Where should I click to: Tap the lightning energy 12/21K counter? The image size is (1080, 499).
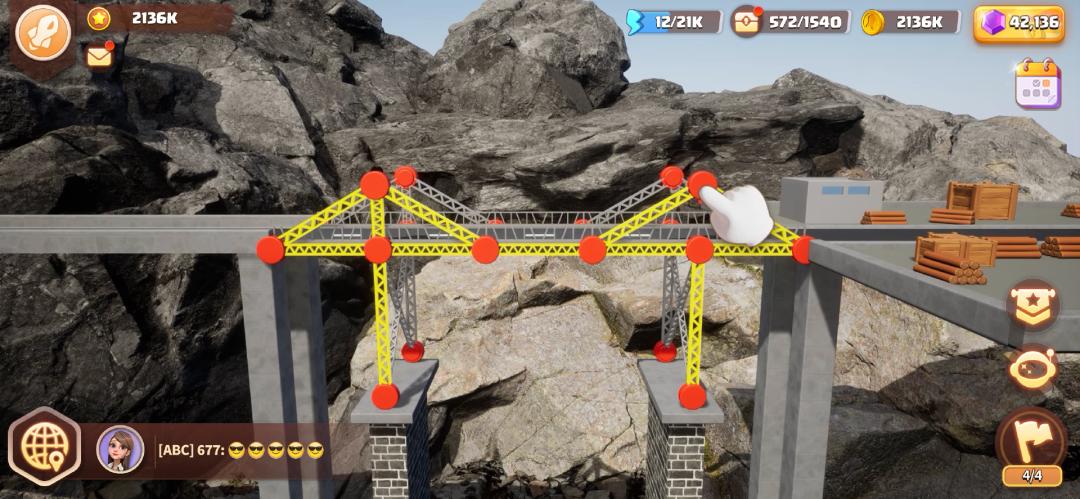coord(673,22)
